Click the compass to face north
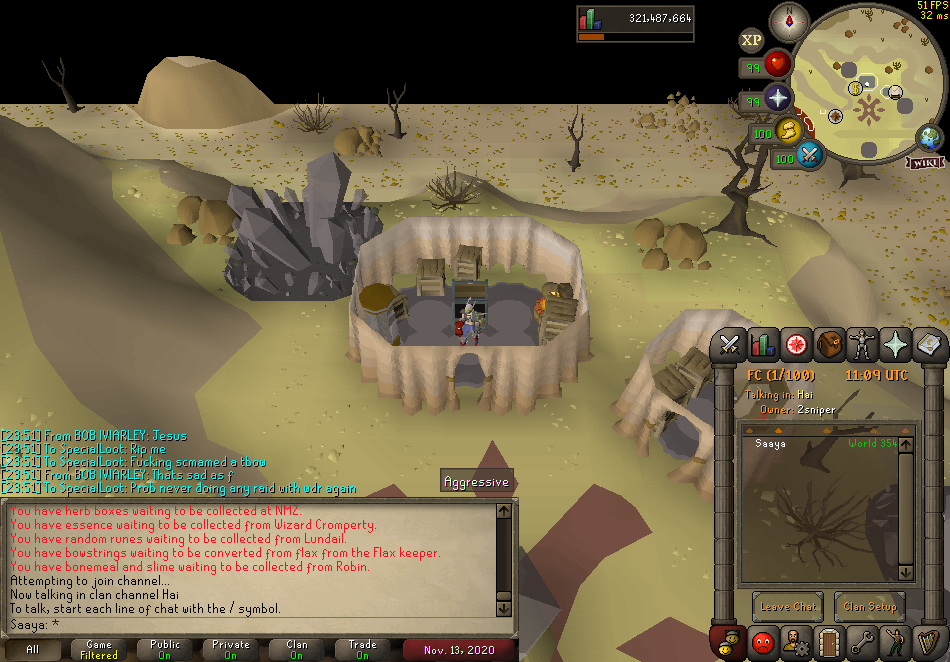Screen dimensions: 950x662 click(x=789, y=21)
